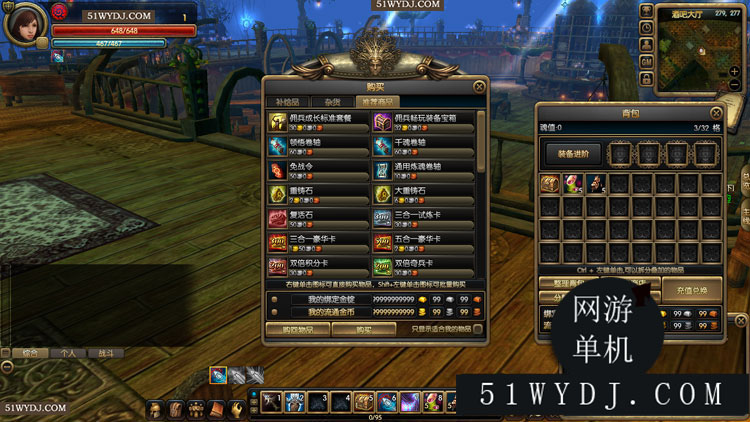This screenshot has height=422, width=750.
Task: Toggle 只显示适合我的物品 checkbox
Action: [477, 329]
